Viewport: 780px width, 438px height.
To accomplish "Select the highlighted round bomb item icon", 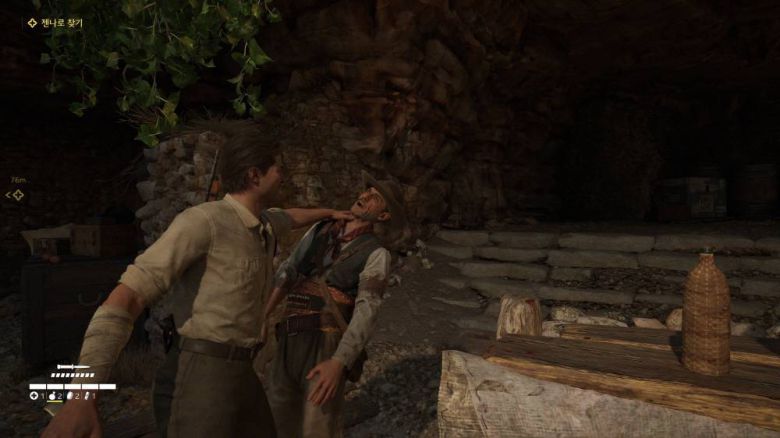I will coord(51,396).
